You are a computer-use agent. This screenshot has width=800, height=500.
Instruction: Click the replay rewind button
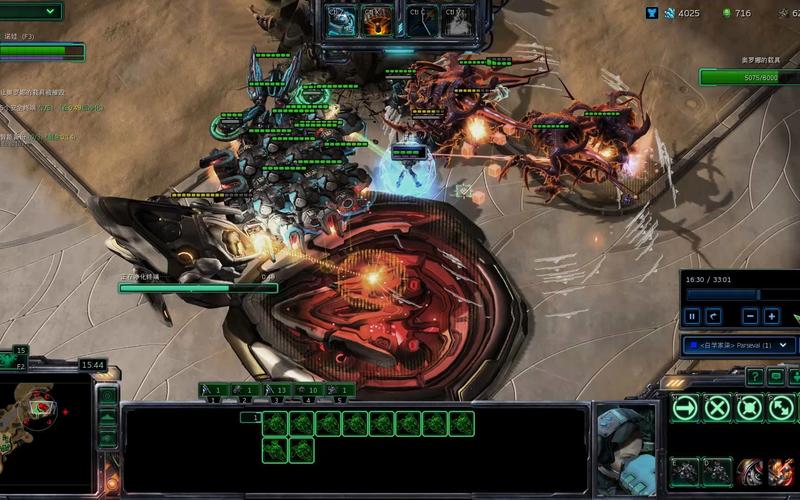click(x=713, y=316)
